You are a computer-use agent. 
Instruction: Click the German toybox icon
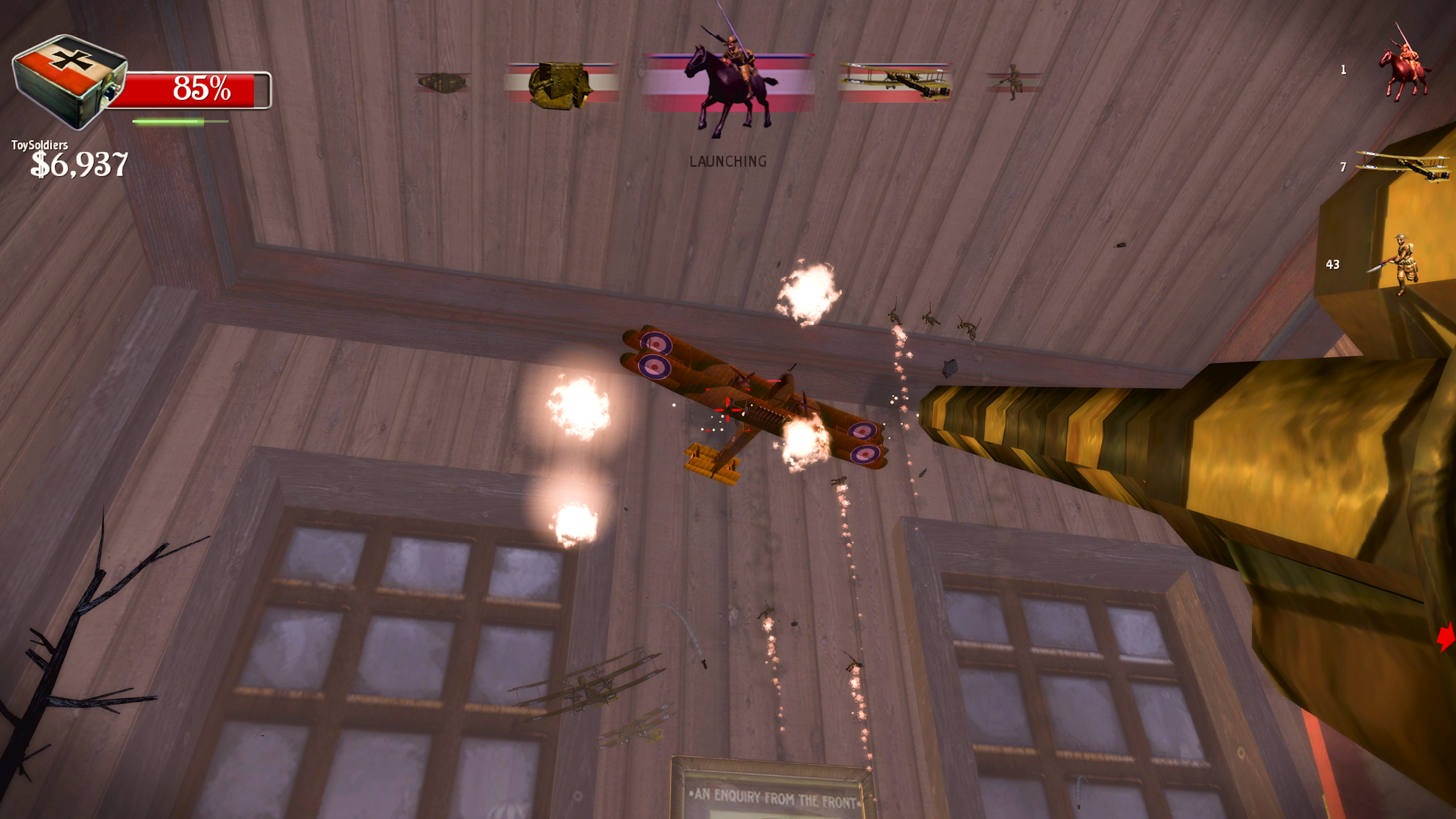point(68,80)
